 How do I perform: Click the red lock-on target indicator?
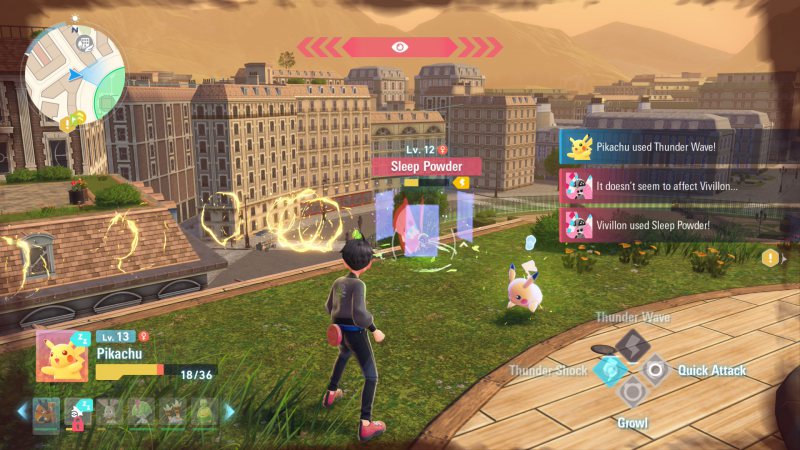click(400, 47)
